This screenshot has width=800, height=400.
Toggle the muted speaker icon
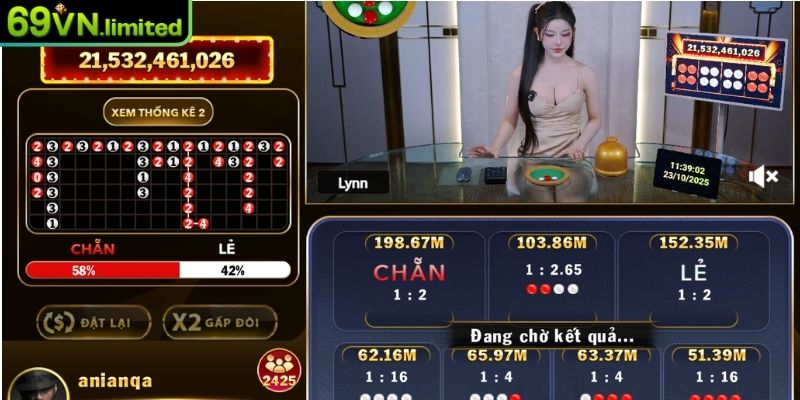[764, 177]
